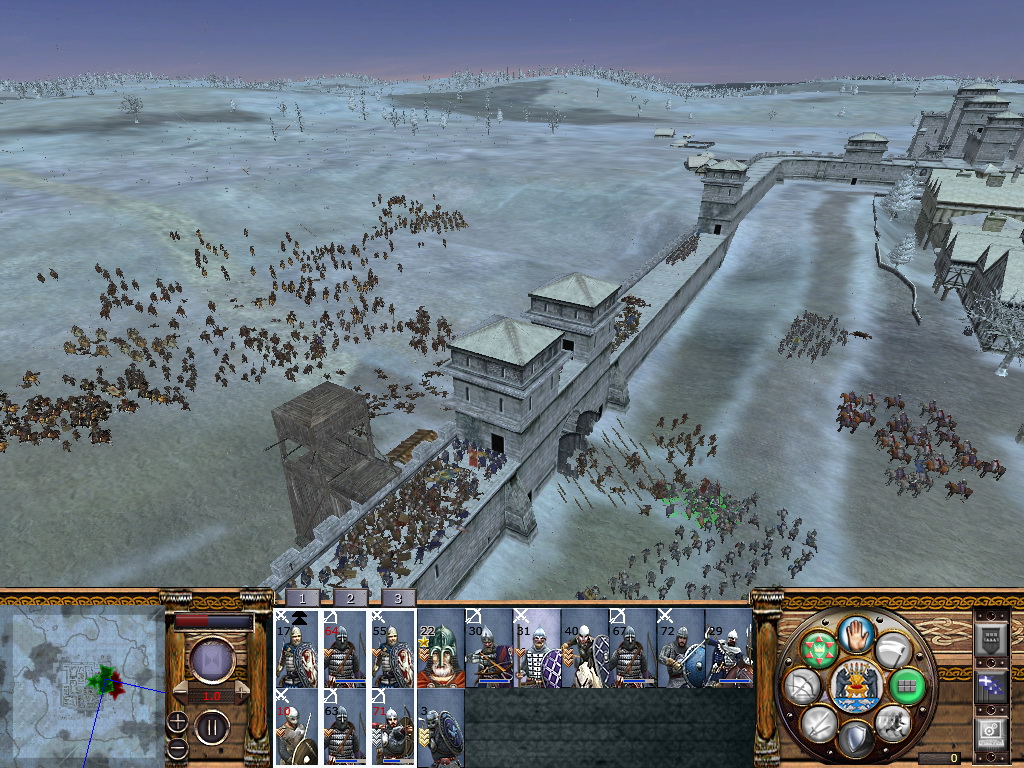
Task: Activate the halt command hand icon
Action: pyautogui.click(x=855, y=633)
